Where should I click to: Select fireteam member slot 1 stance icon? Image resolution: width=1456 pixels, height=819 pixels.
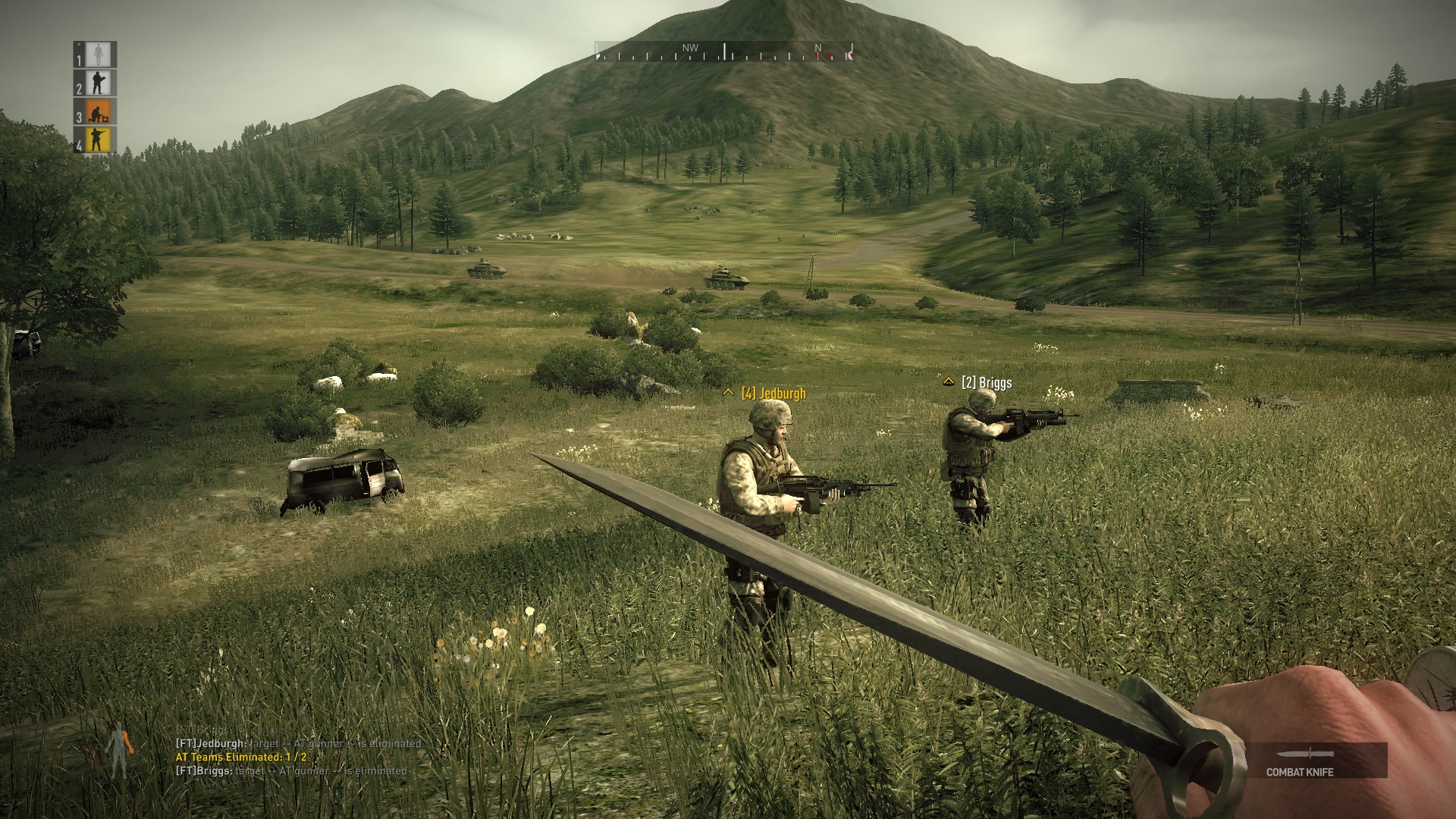(x=98, y=54)
